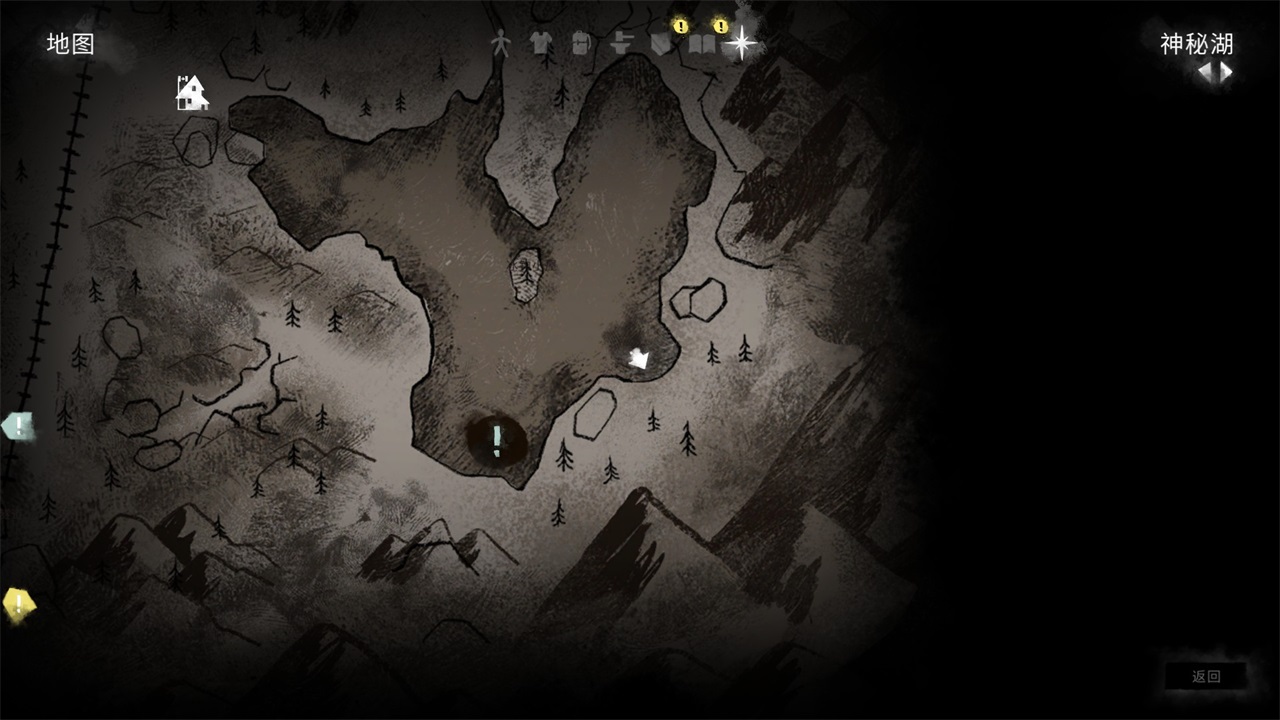
Task: Show the next region map
Action: pos(1226,72)
